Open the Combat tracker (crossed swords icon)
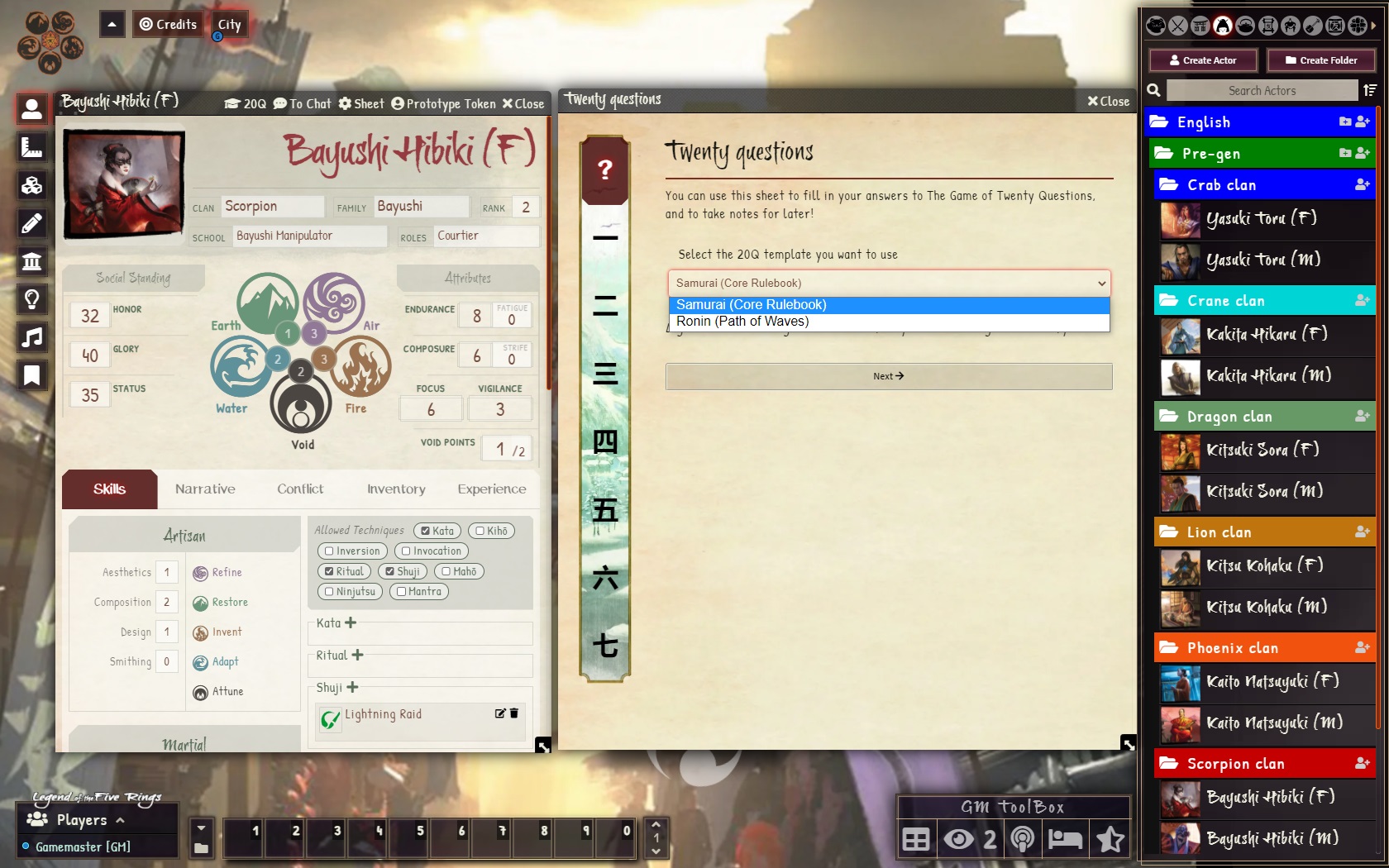The width and height of the screenshot is (1389, 868). pos(1177,25)
